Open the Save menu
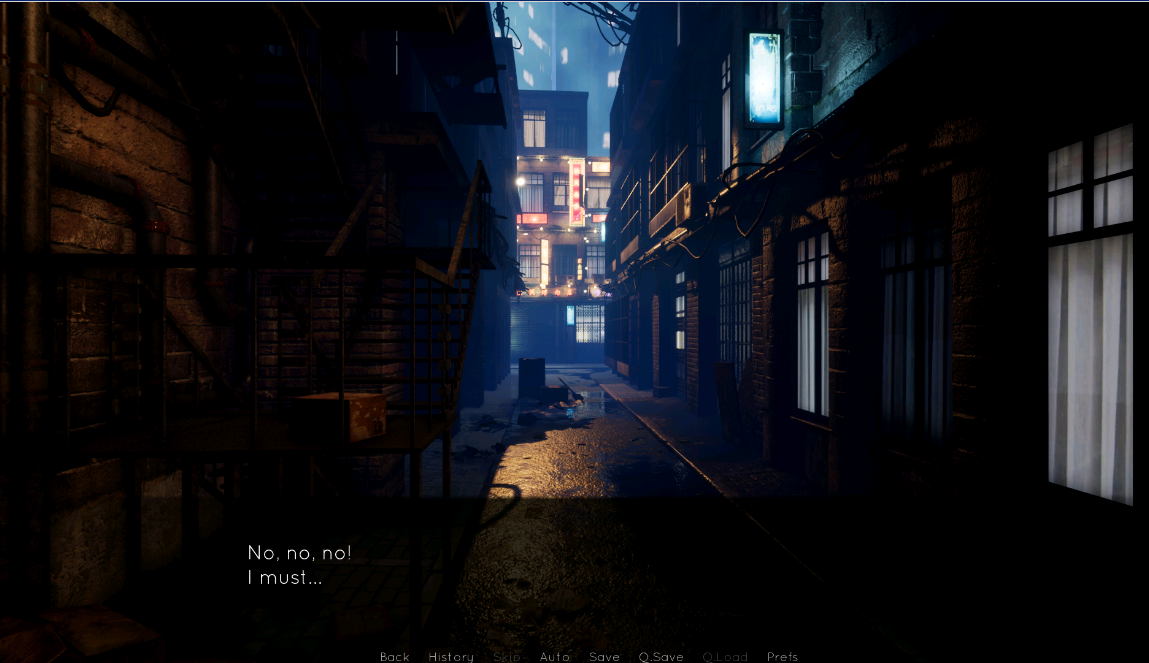The width and height of the screenshot is (1149, 663). pyautogui.click(x=604, y=657)
